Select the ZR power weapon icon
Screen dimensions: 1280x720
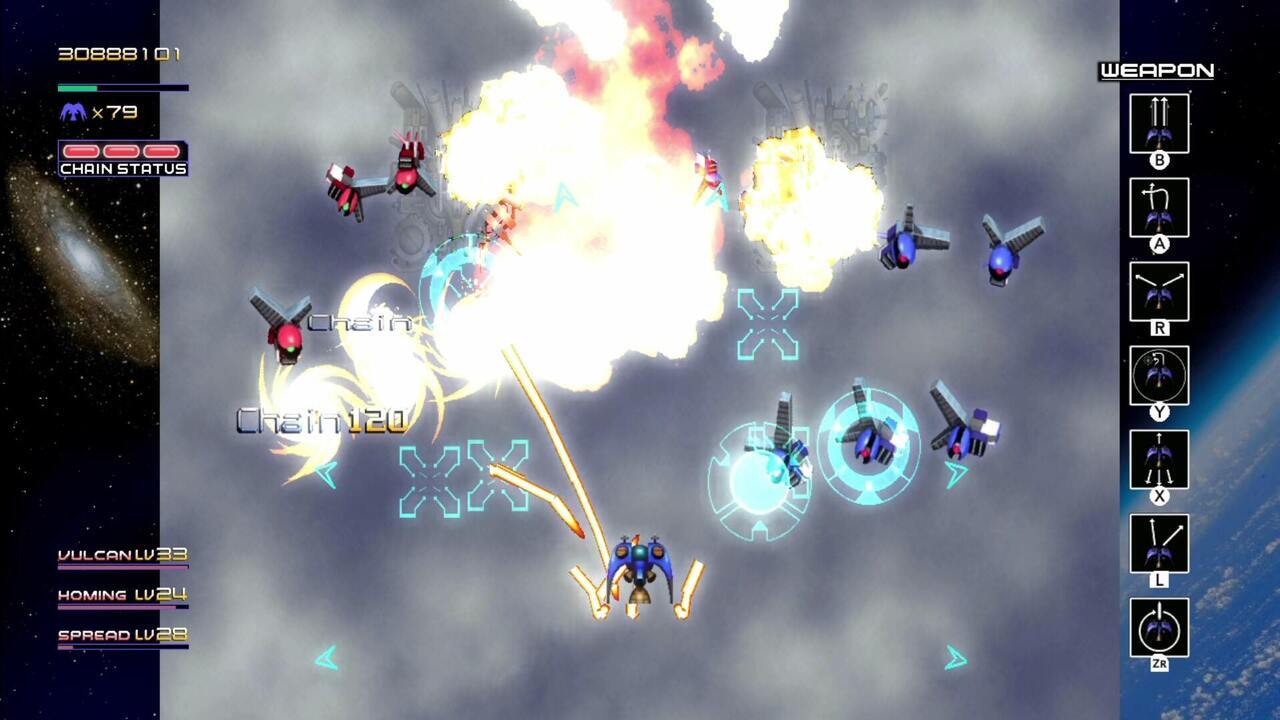pos(1159,625)
